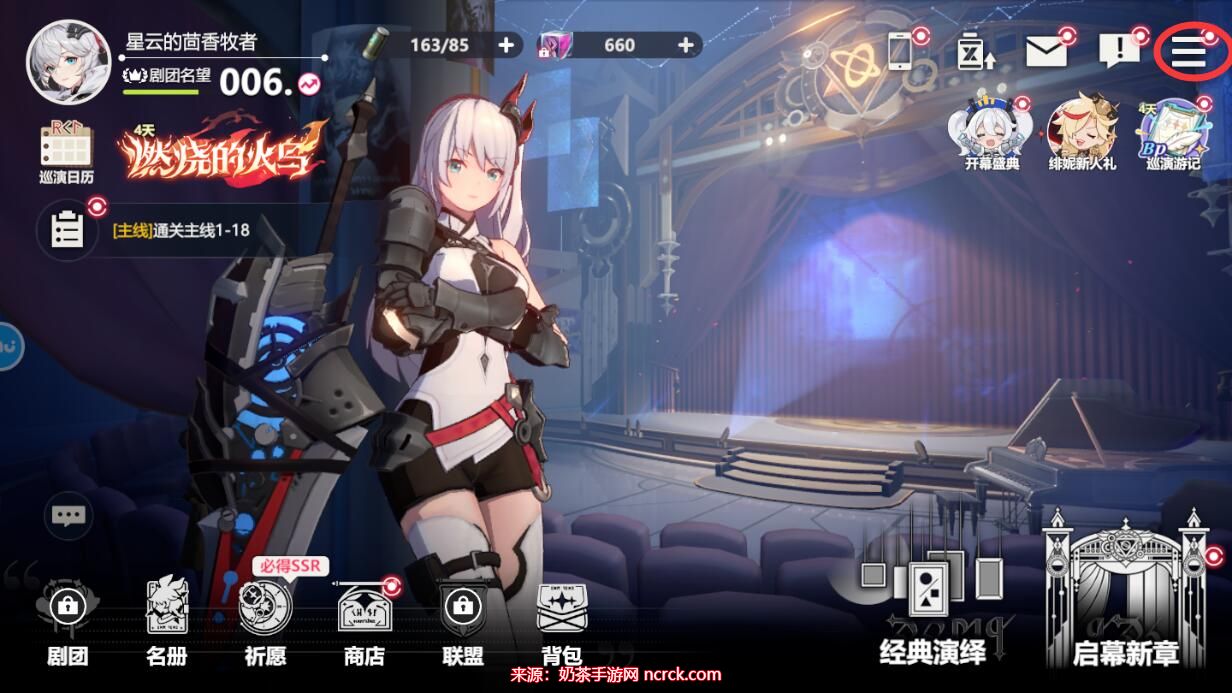This screenshot has height=693, width=1232.
Task: Open the chat bubble button
Action: click(x=68, y=516)
